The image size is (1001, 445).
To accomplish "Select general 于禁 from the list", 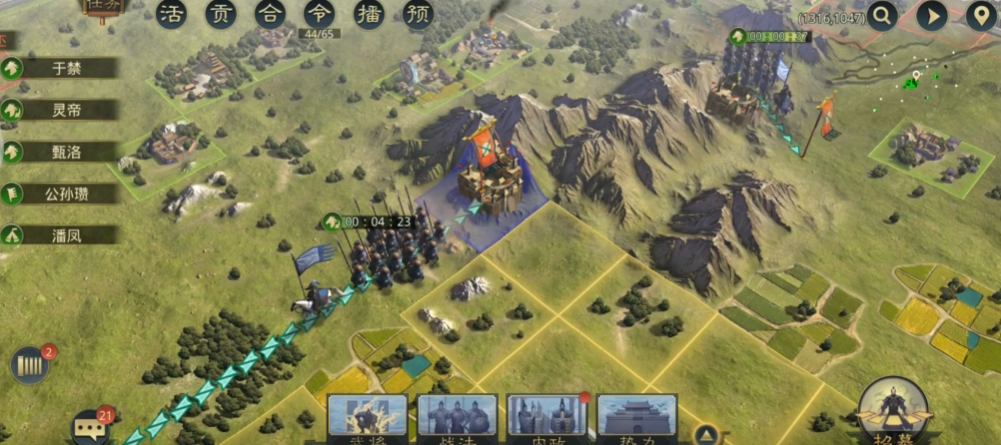I will click(60, 68).
